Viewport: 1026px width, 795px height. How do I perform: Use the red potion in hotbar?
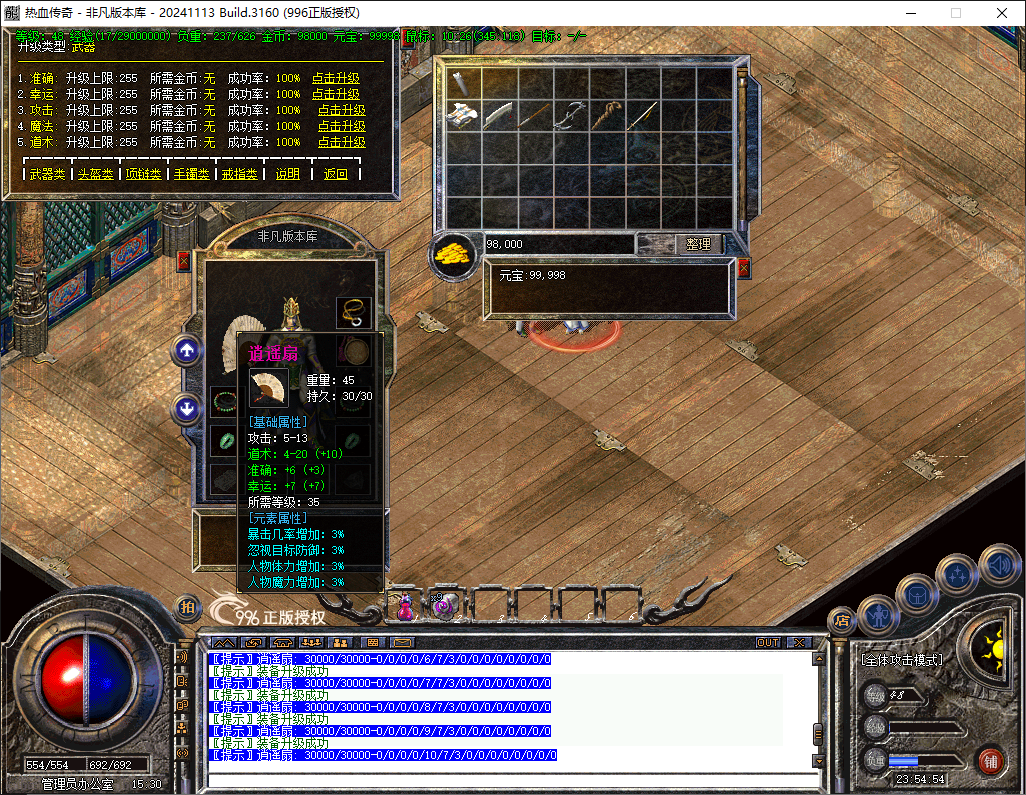(x=406, y=606)
